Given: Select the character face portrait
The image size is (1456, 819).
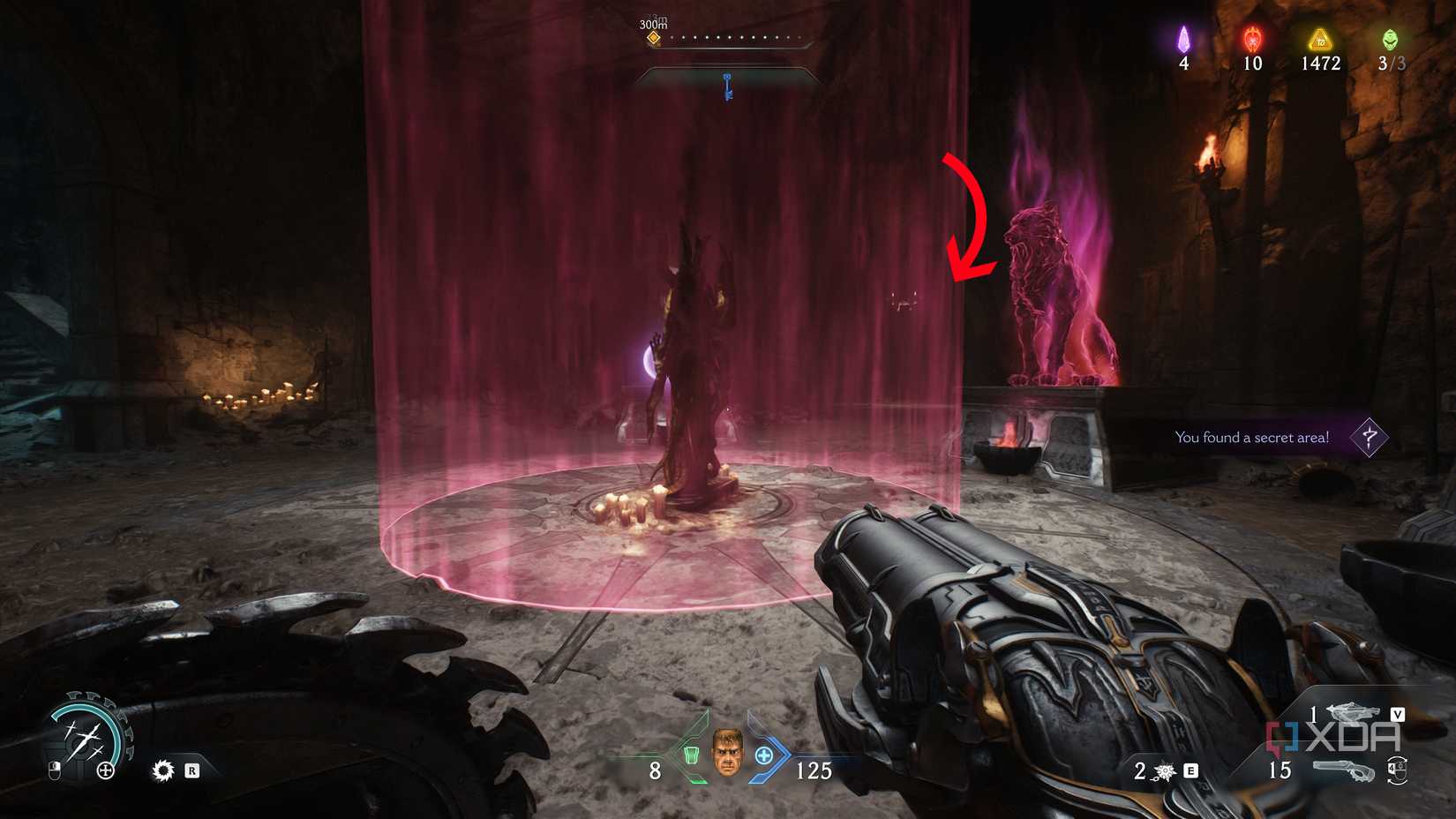Looking at the screenshot, I should click(727, 752).
